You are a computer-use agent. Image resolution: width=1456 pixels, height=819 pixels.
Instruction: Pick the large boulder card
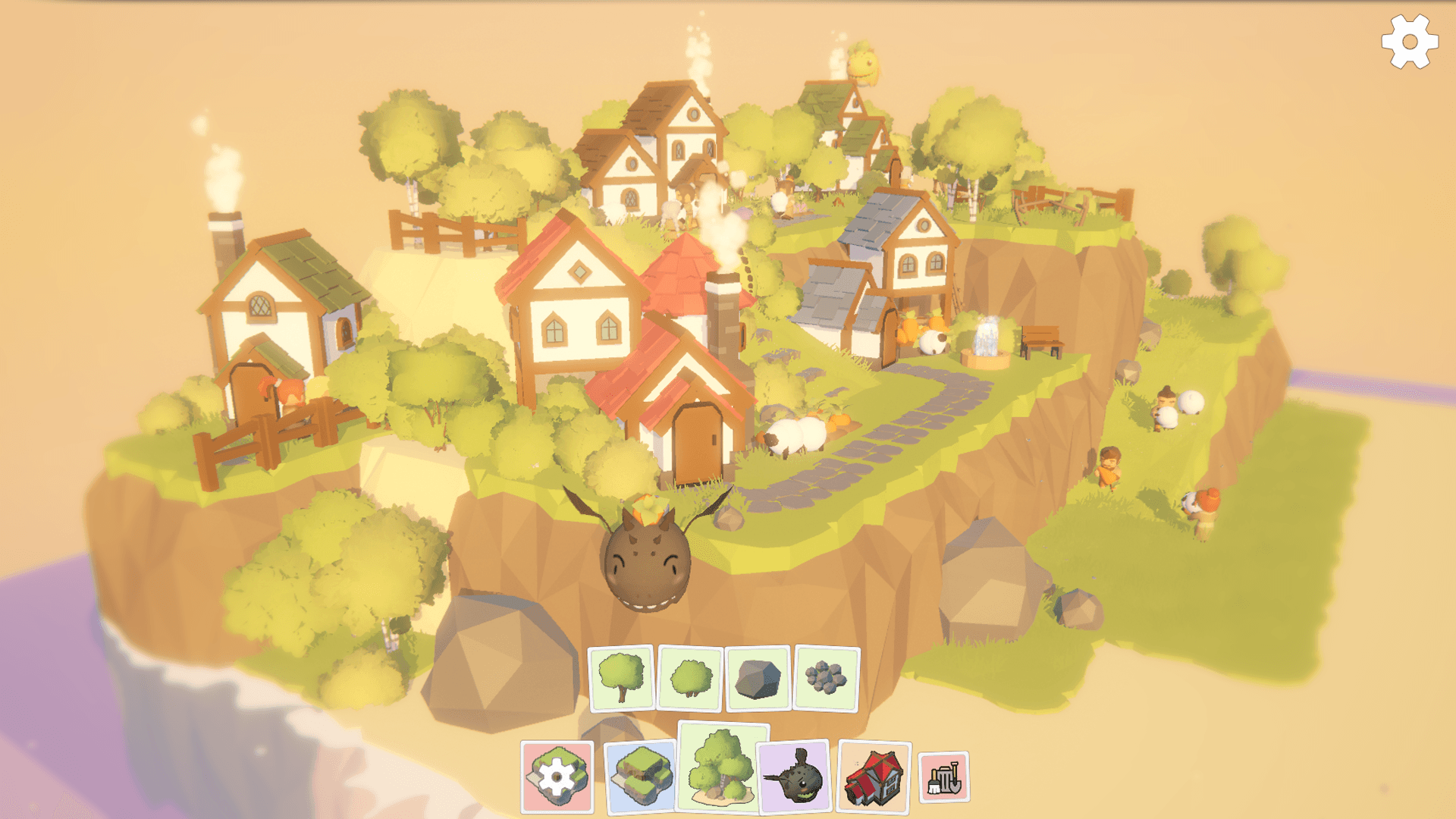[x=758, y=678]
